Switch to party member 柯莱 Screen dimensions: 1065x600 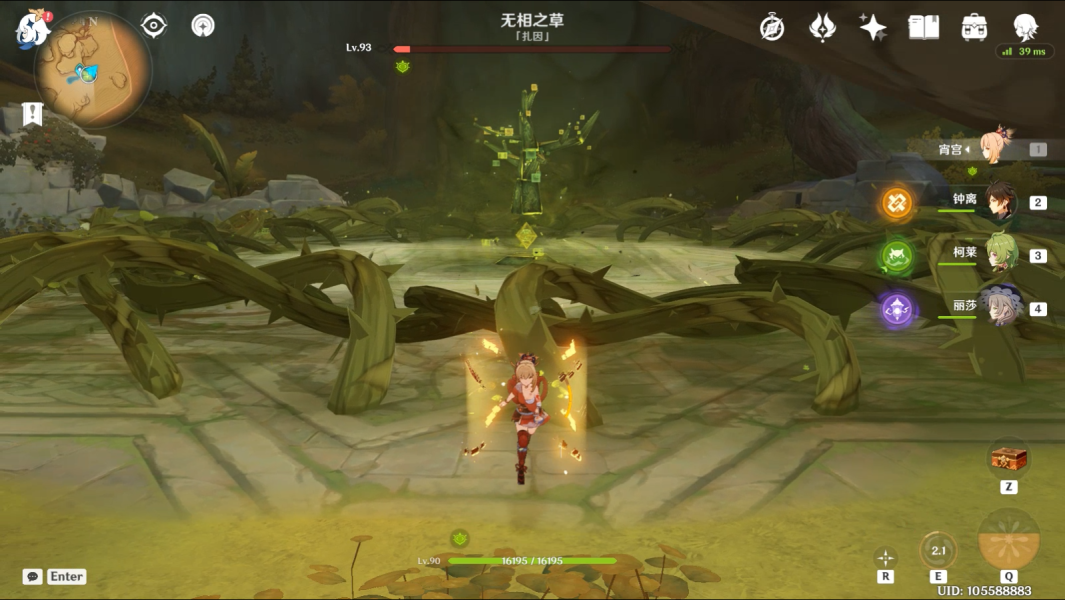click(x=1000, y=255)
